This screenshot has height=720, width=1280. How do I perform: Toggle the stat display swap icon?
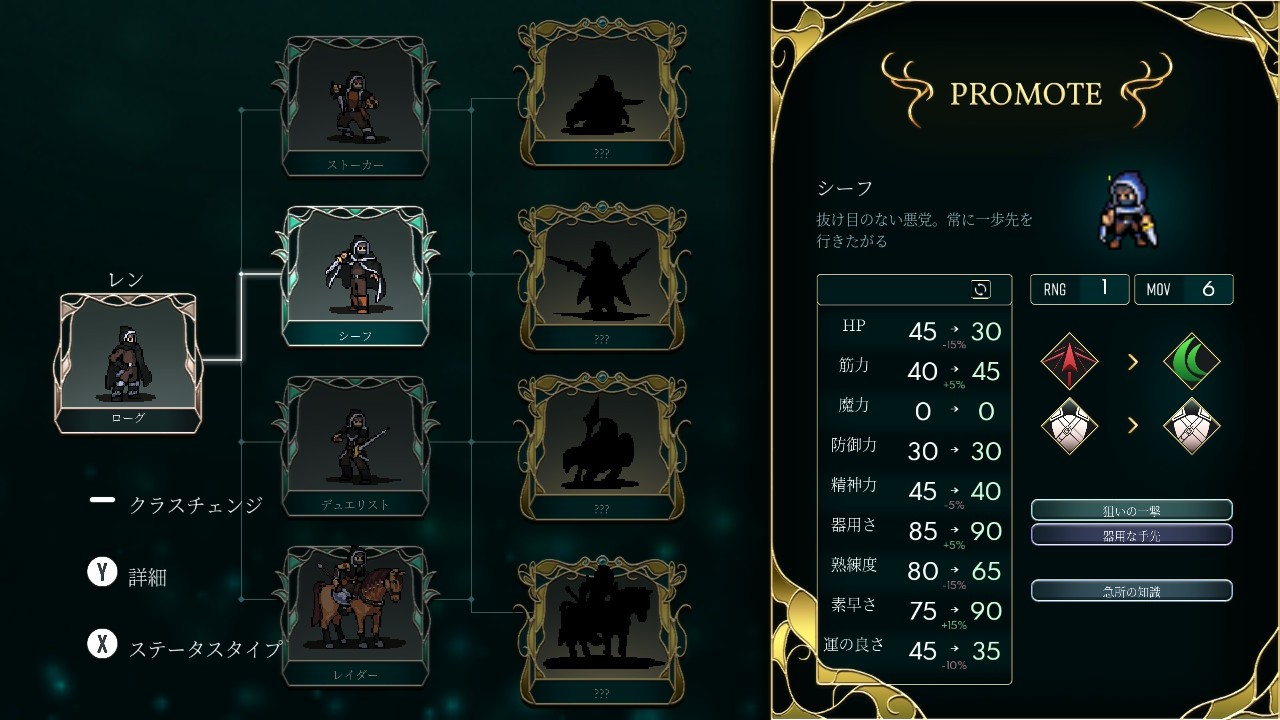point(981,290)
